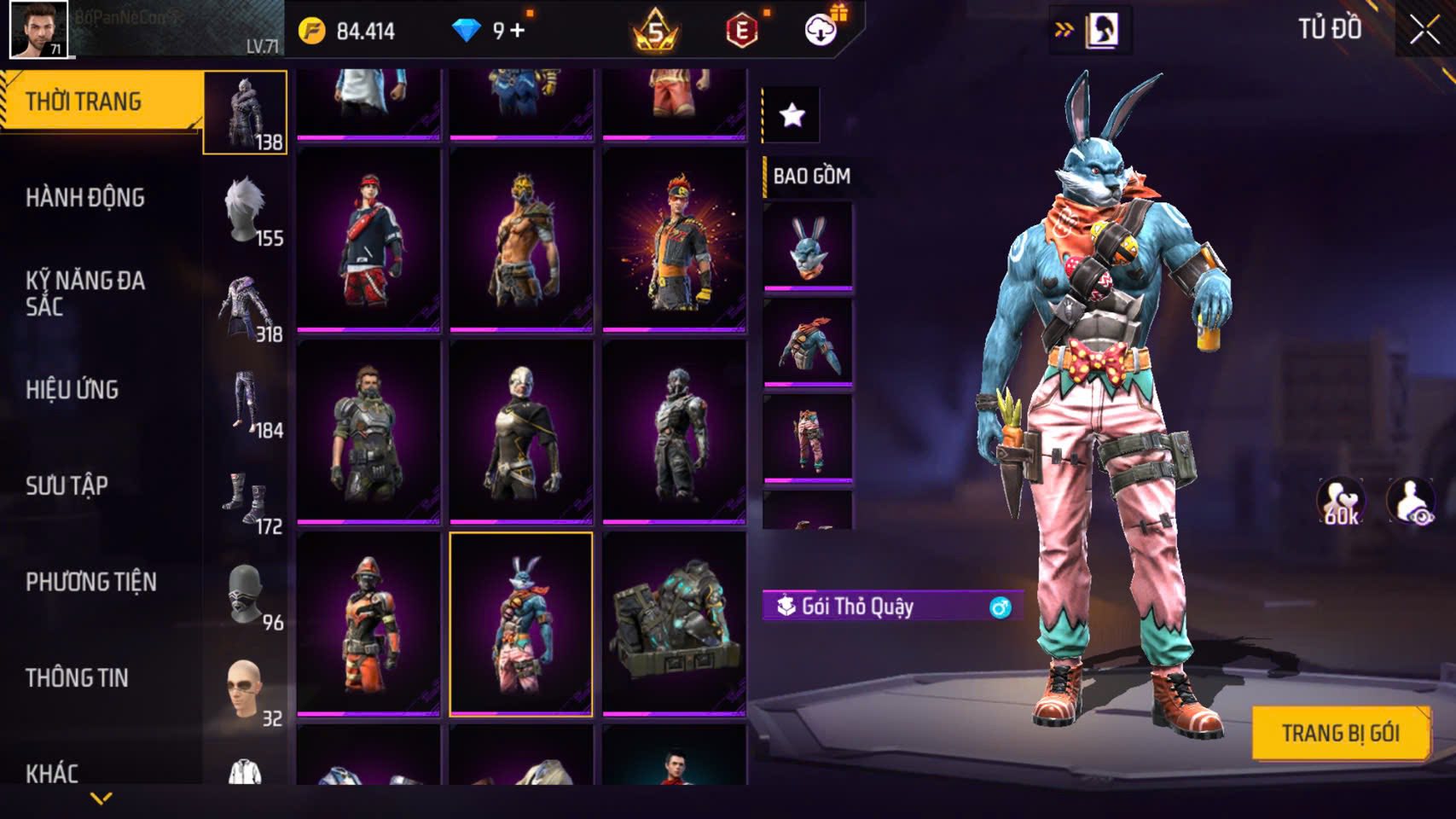Pick the shirtless gold-masked outfit
Viewport: 1456px width, 819px height.
(521, 239)
